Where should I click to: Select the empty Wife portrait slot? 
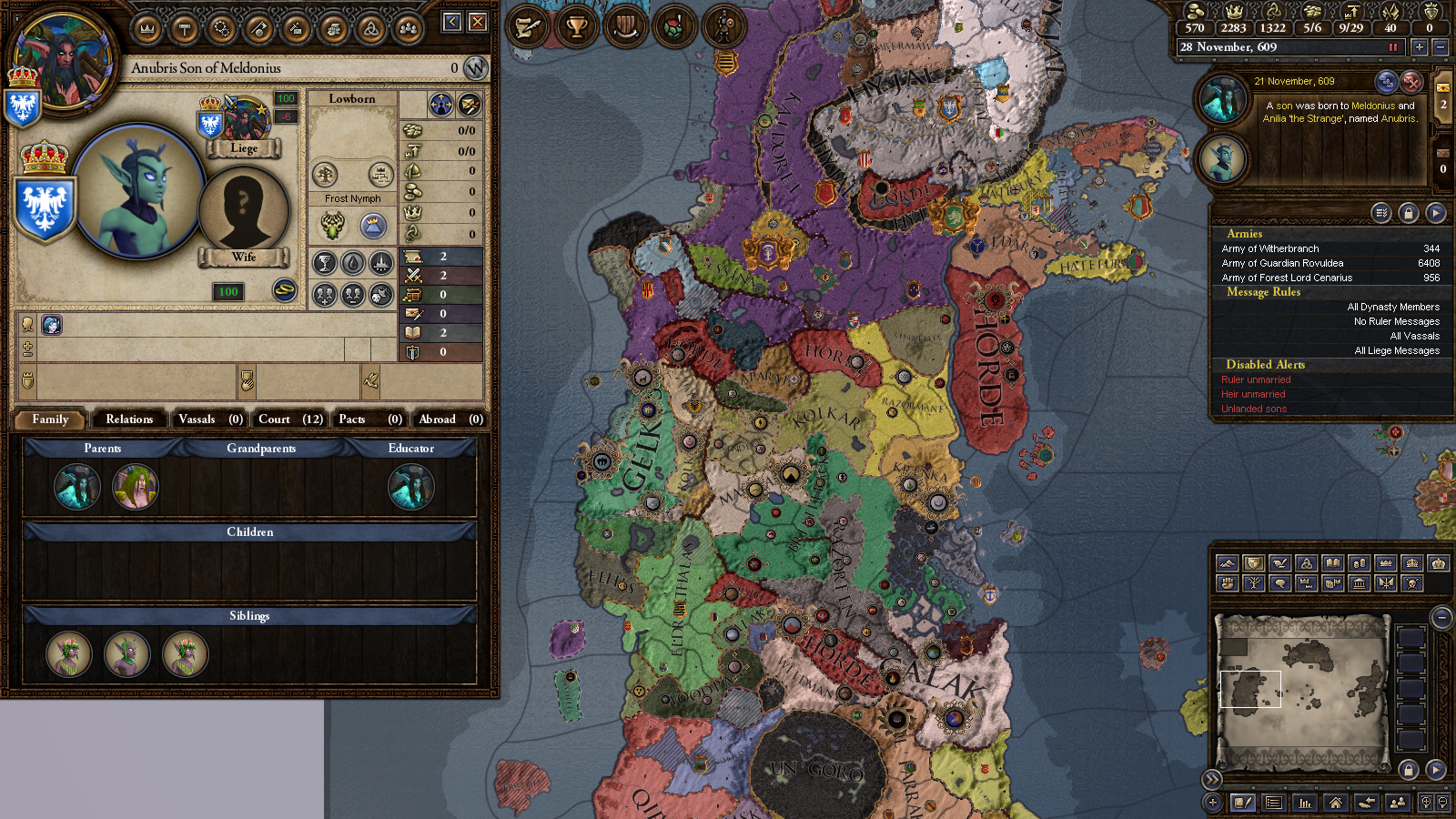point(243,211)
